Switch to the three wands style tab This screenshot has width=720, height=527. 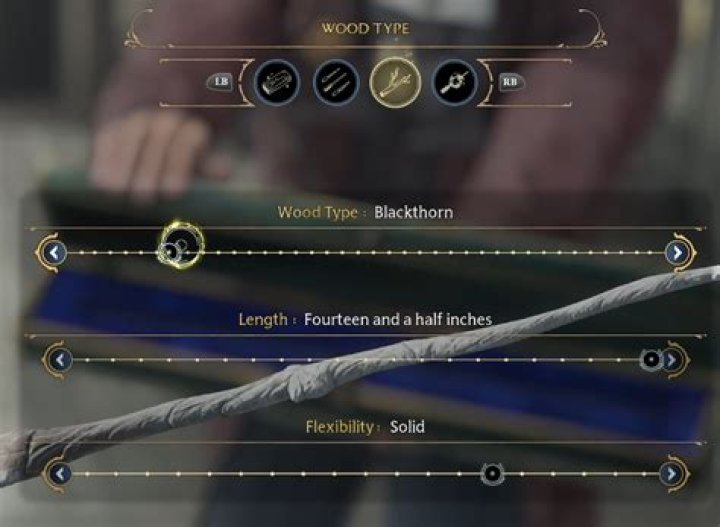tap(335, 82)
